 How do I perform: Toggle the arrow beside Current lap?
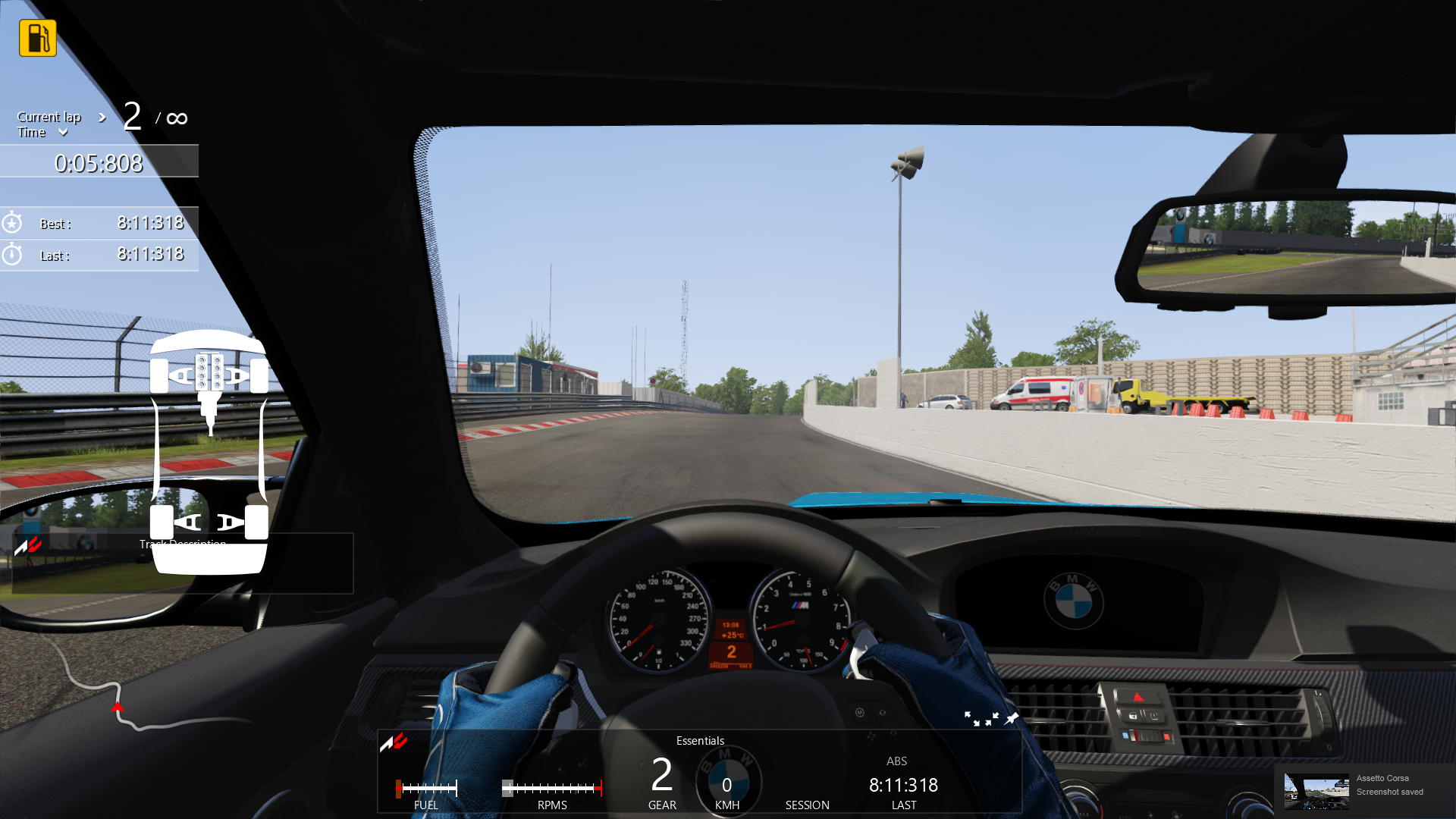[102, 118]
